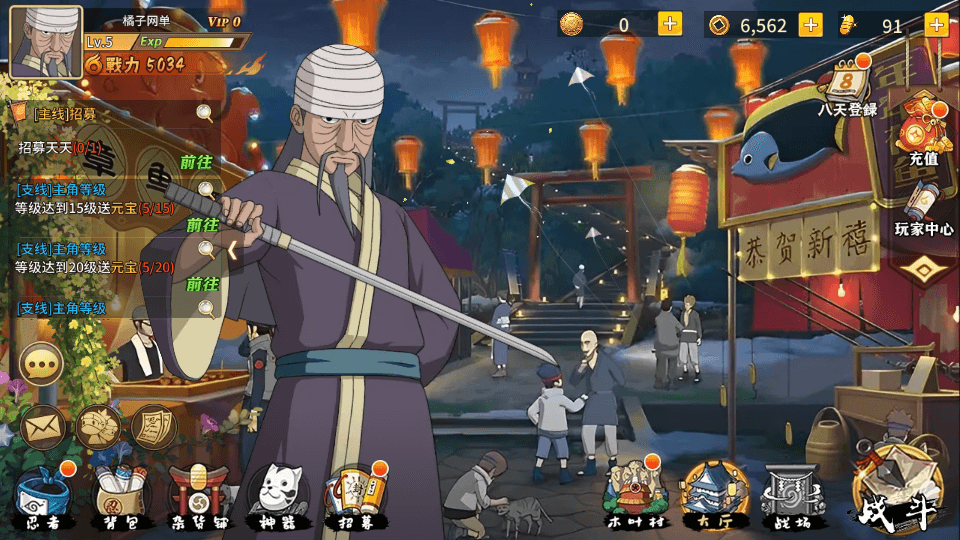The width and height of the screenshot is (960, 540).
Task: Go to the level 15 side quest
Action: (202, 224)
